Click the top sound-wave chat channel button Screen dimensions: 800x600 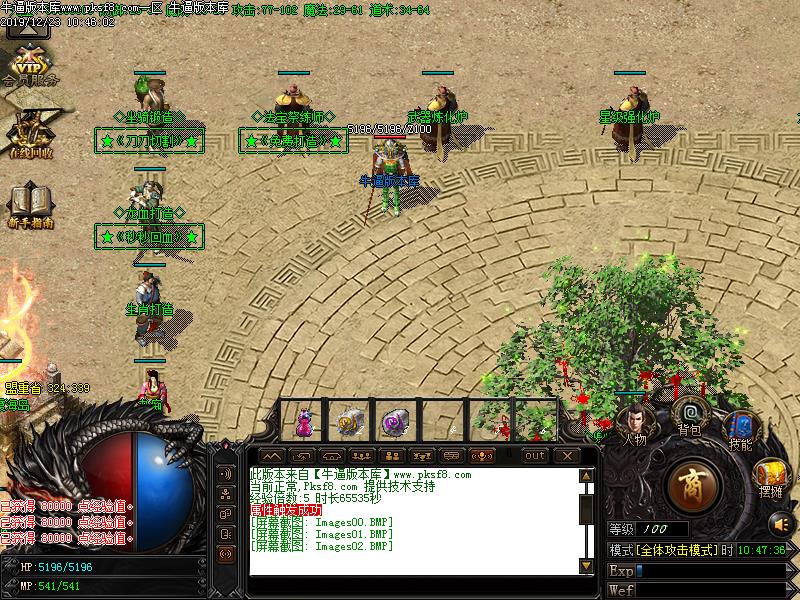(227, 473)
